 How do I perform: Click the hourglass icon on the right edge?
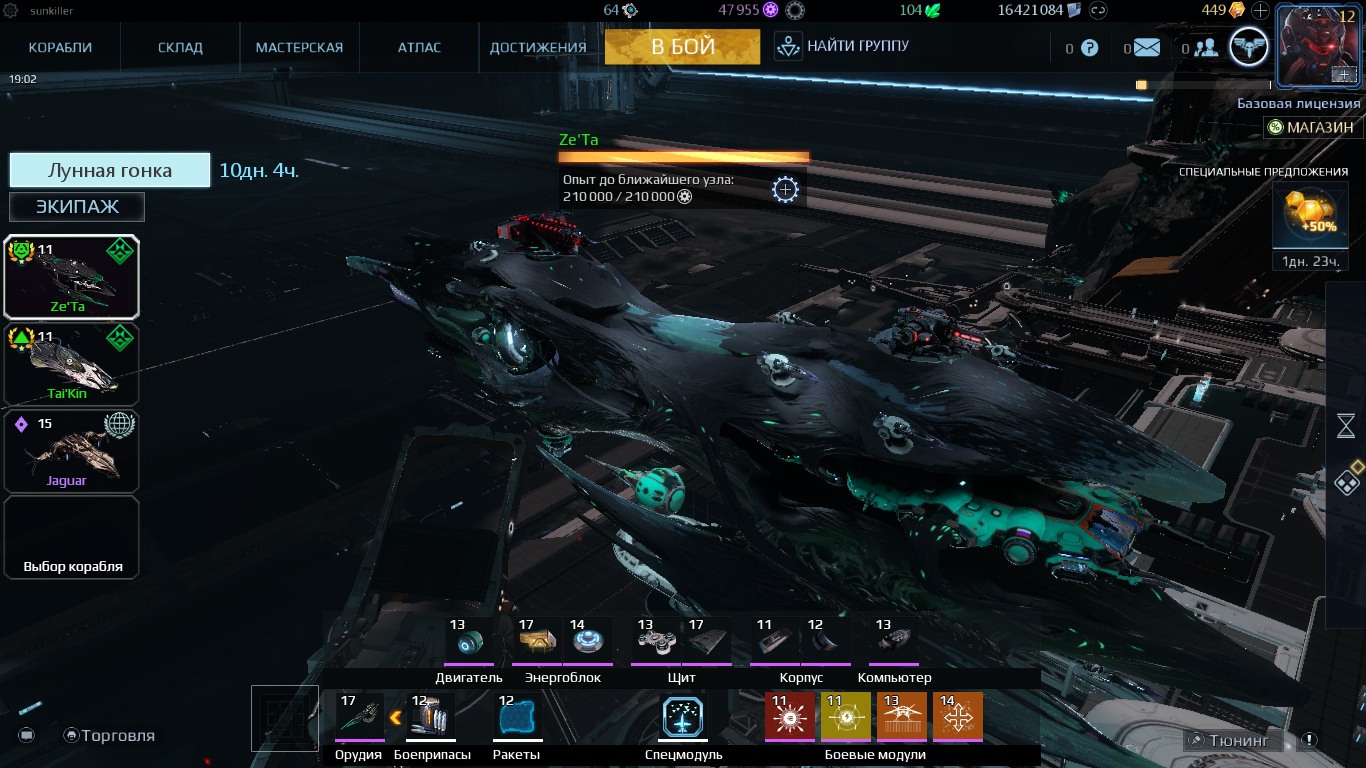coord(1347,424)
